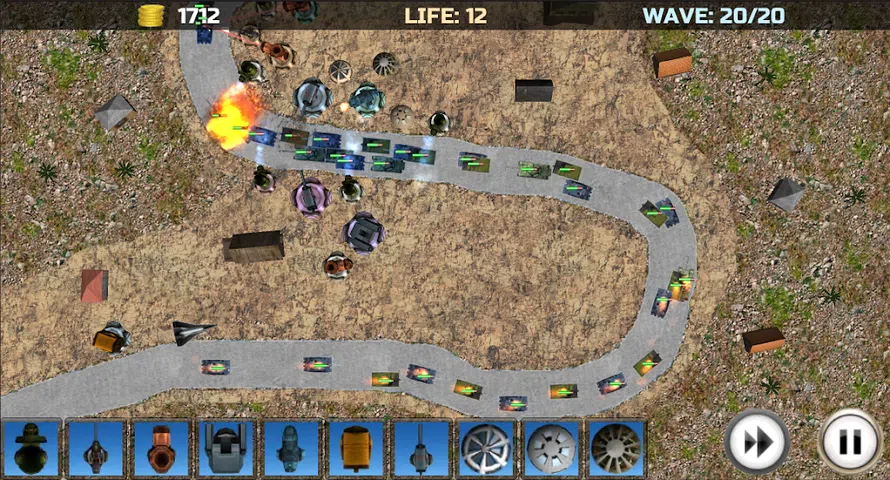Screen dimensions: 890x480
Task: Pause the game
Action: [x=849, y=441]
